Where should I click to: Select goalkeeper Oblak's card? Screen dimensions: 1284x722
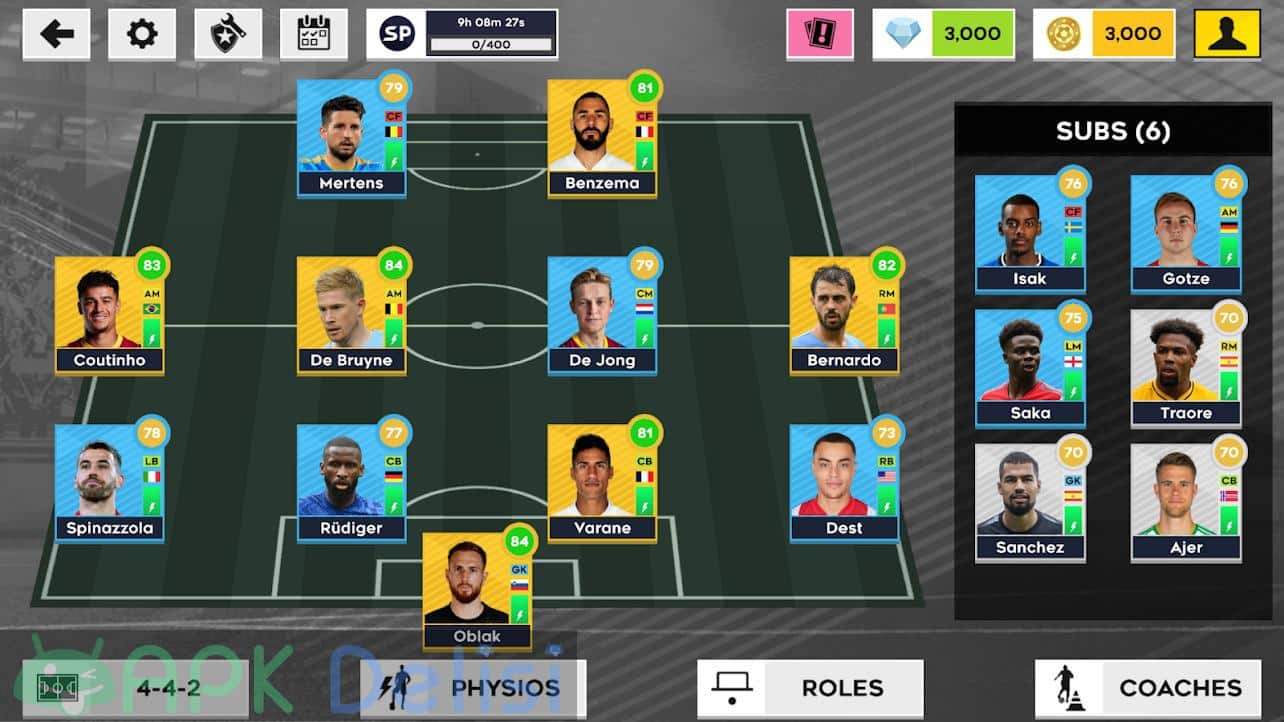pyautogui.click(x=477, y=591)
